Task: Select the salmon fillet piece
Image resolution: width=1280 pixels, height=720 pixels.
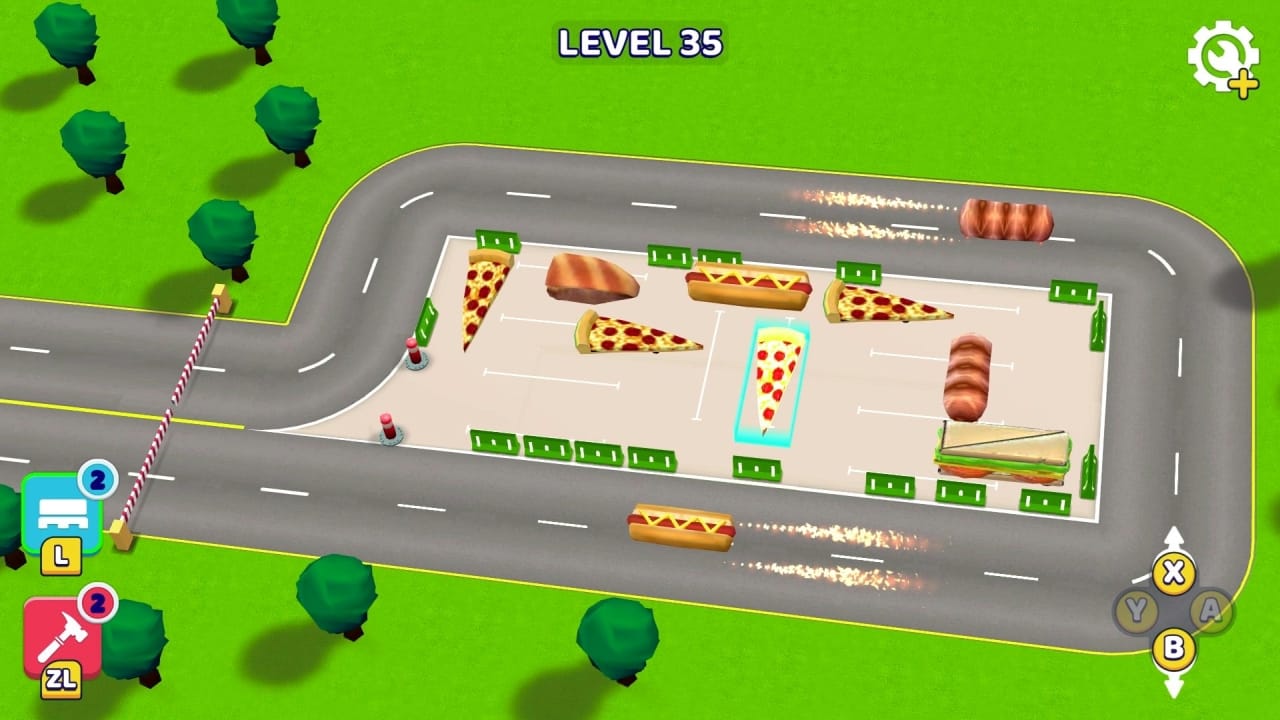Action: [x=590, y=278]
